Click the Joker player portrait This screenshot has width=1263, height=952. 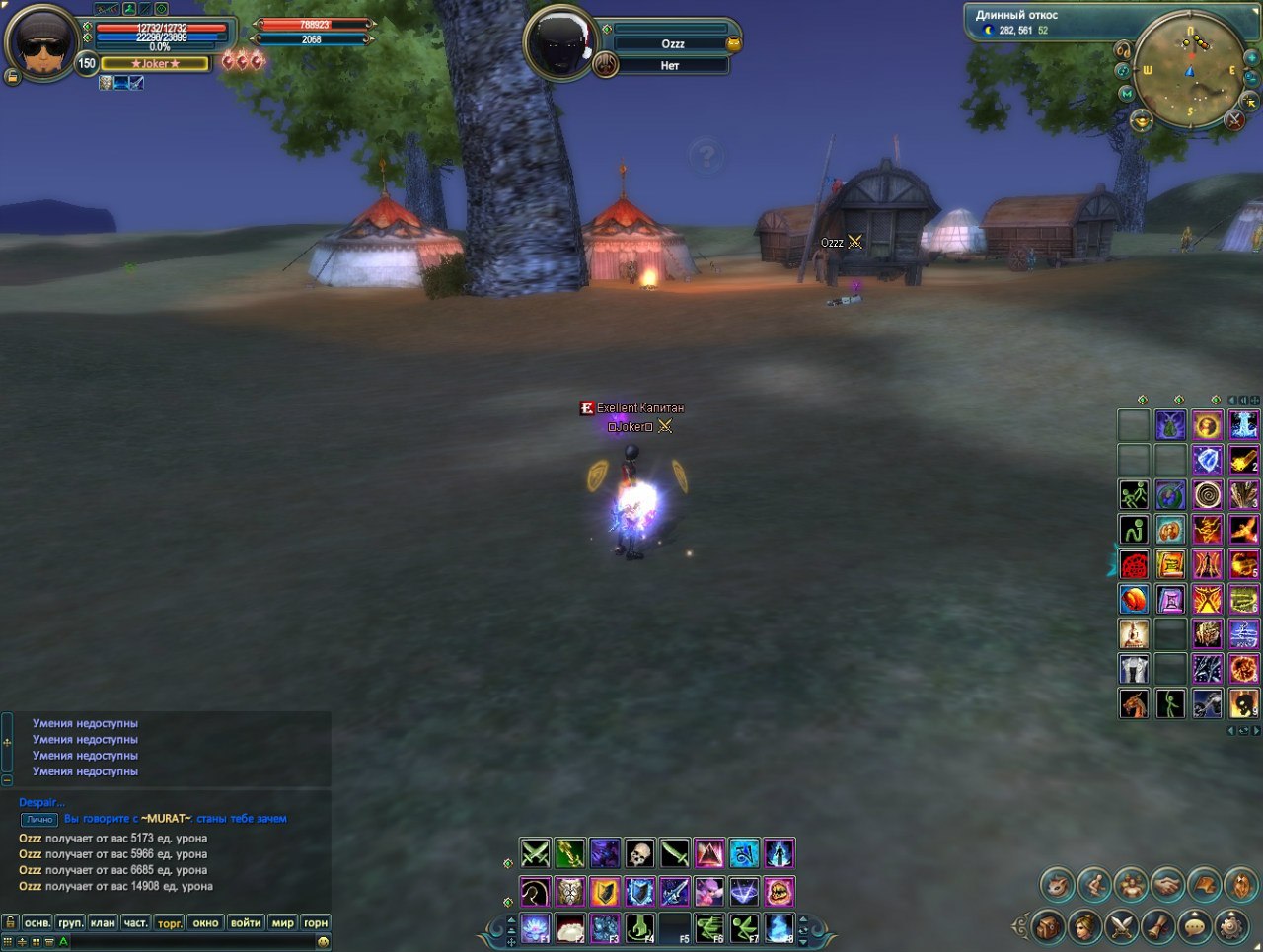(x=40, y=43)
